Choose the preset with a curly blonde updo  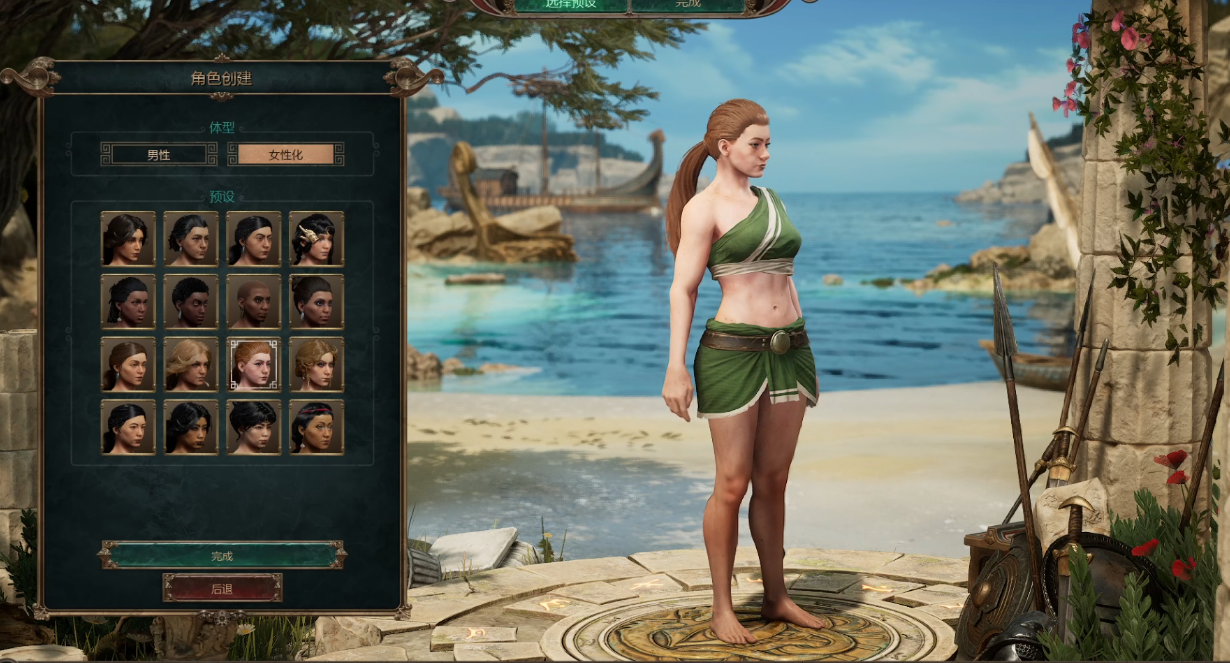316,364
